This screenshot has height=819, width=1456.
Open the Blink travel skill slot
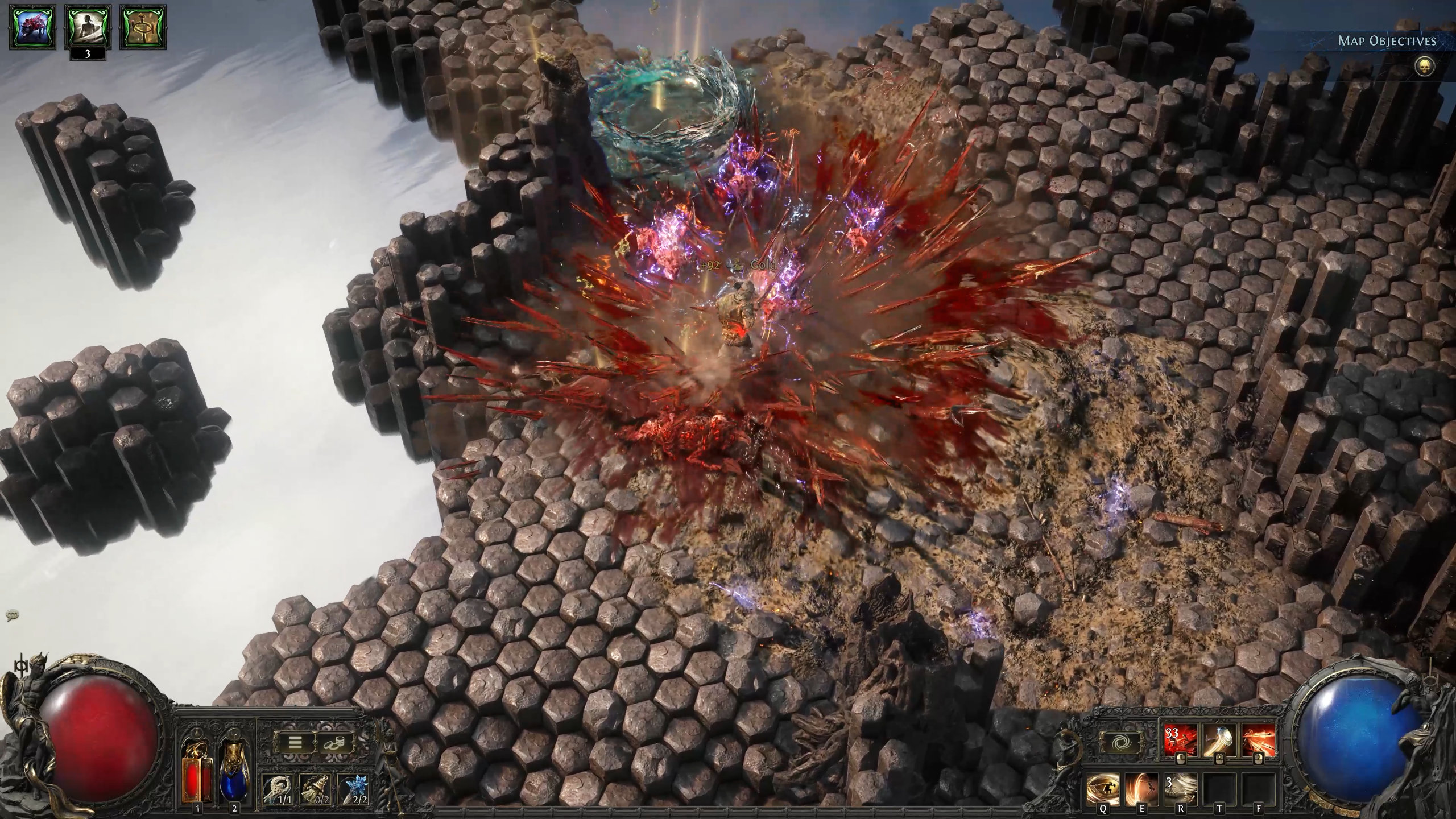point(1120,741)
